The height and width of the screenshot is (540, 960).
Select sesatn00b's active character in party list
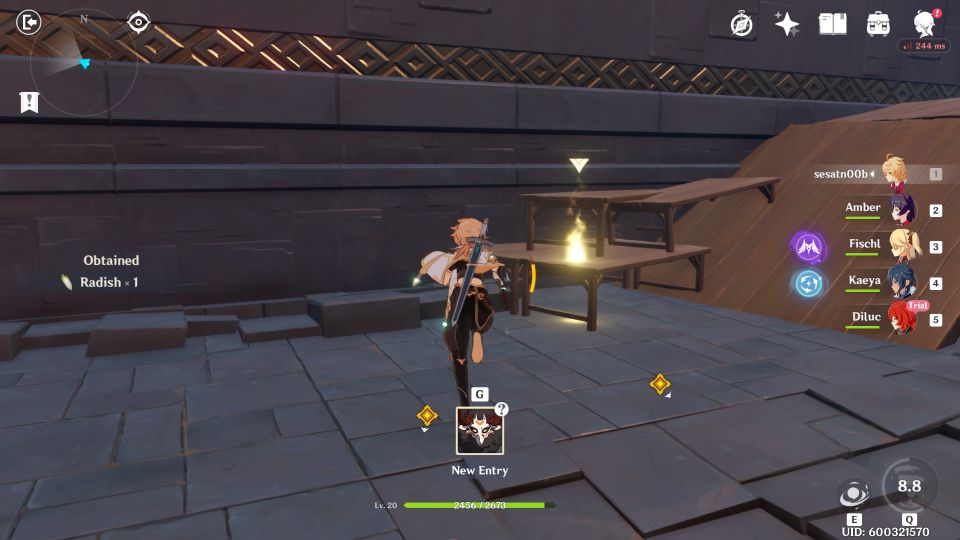(x=894, y=173)
